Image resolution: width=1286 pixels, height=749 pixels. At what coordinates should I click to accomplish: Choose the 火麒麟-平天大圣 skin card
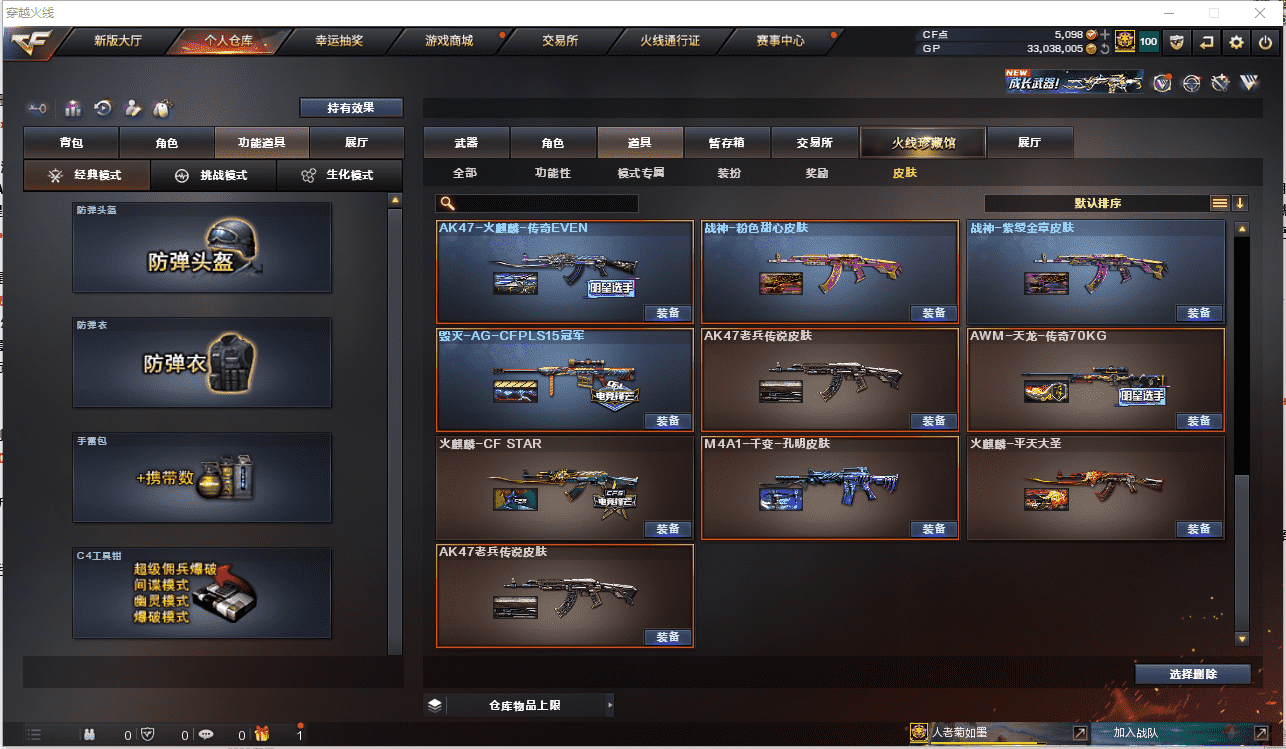tap(1095, 485)
